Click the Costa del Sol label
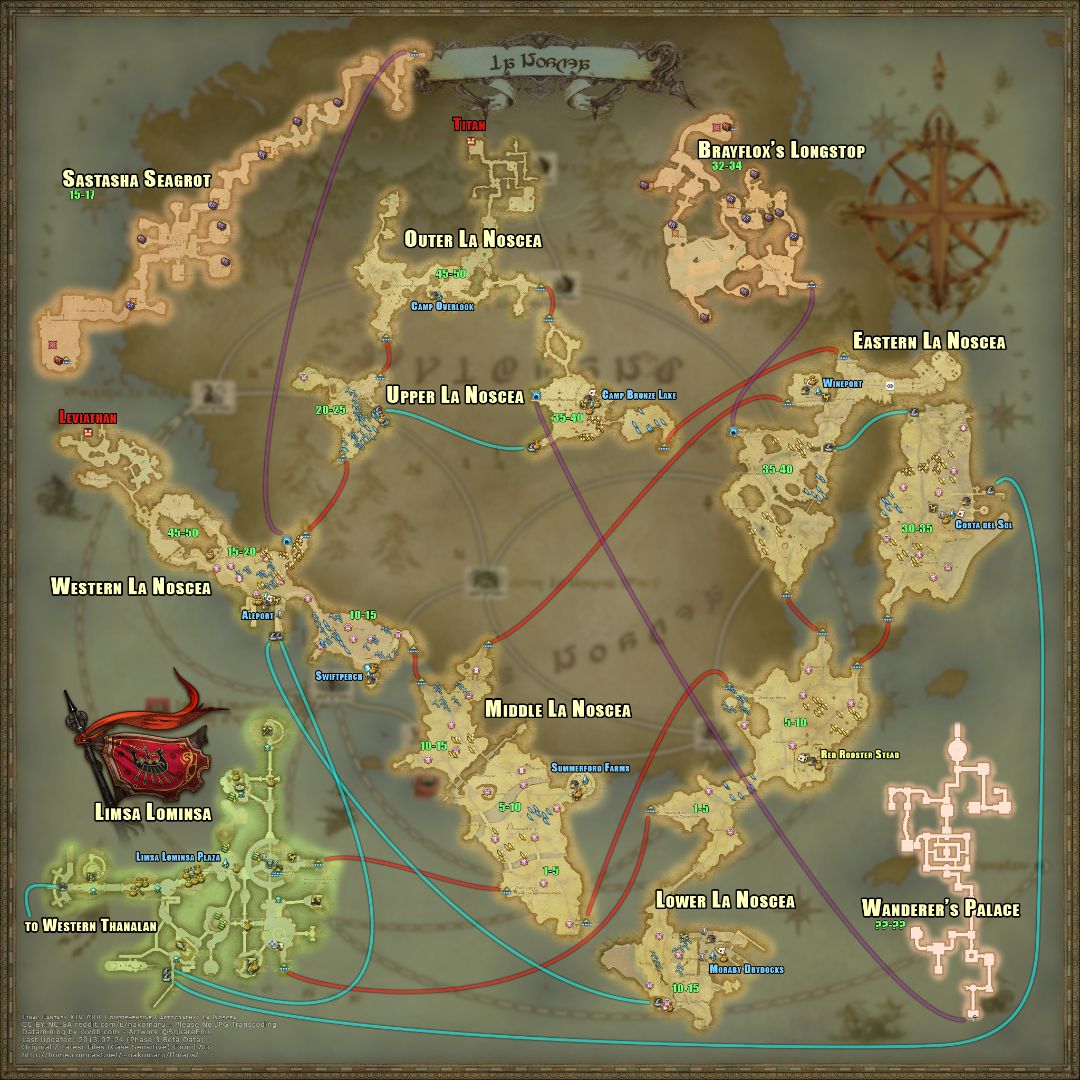This screenshot has width=1080, height=1080. [x=984, y=524]
